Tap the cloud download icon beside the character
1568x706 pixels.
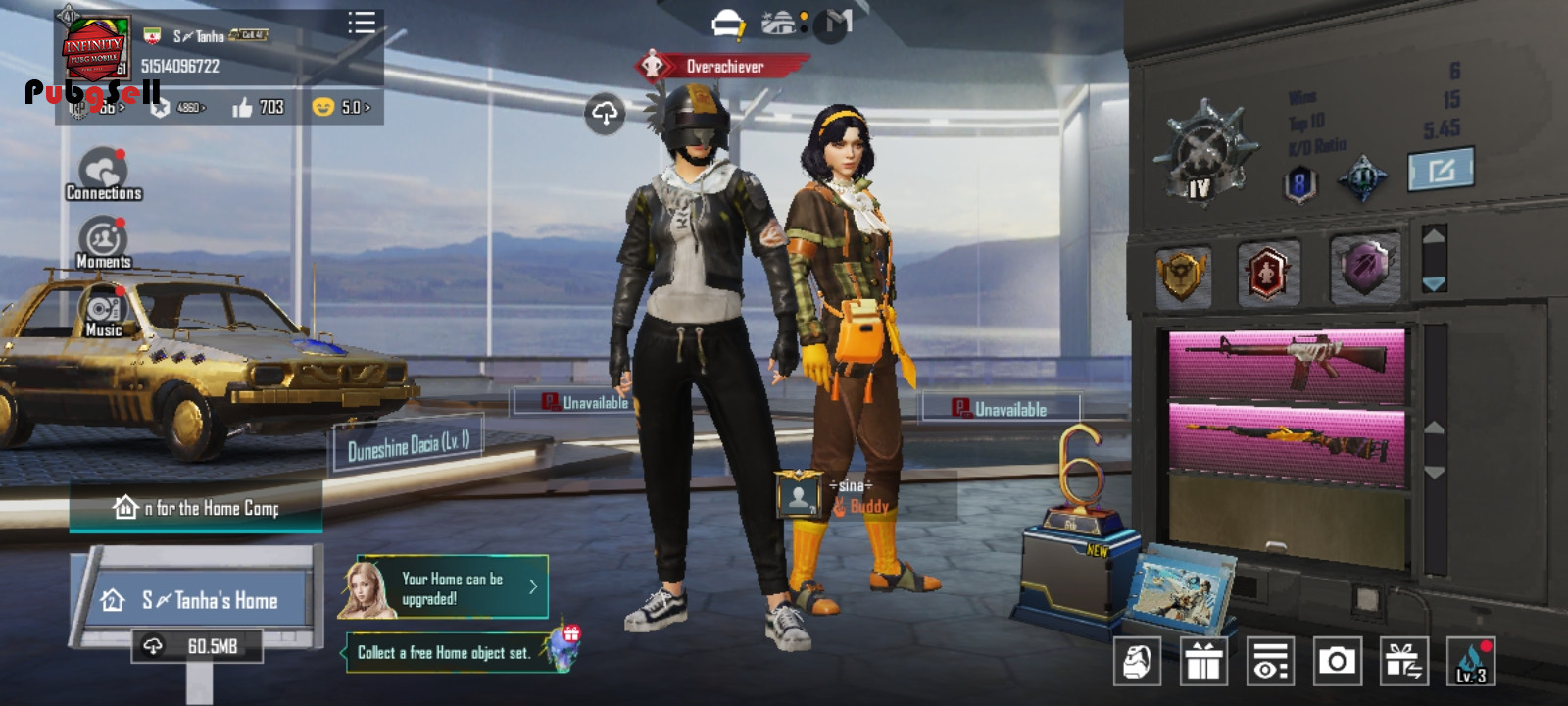point(605,115)
